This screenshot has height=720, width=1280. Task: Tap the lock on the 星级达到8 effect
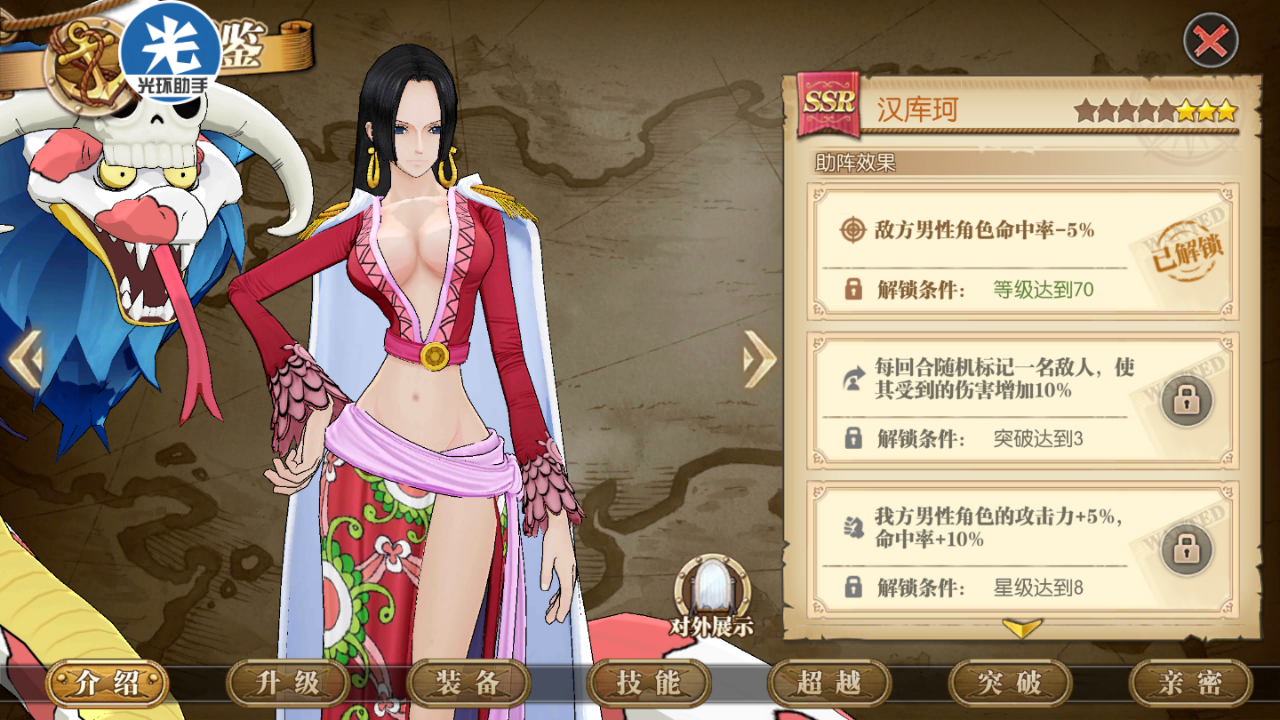click(1186, 549)
